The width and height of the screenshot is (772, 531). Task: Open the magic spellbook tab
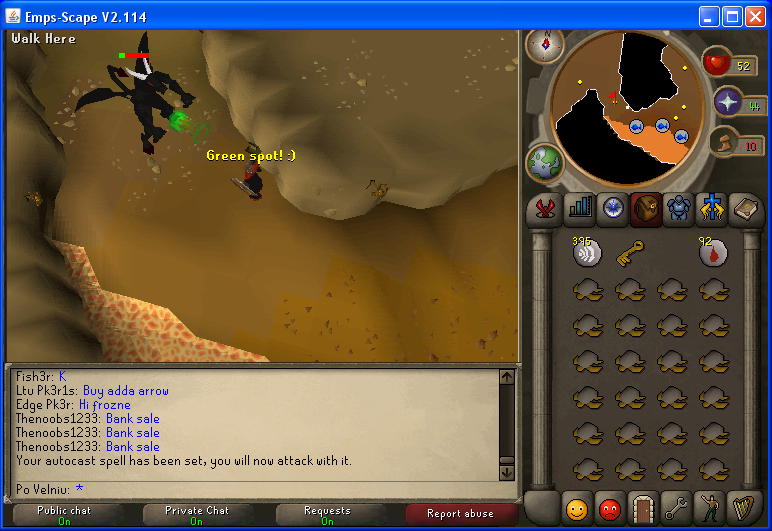745,207
